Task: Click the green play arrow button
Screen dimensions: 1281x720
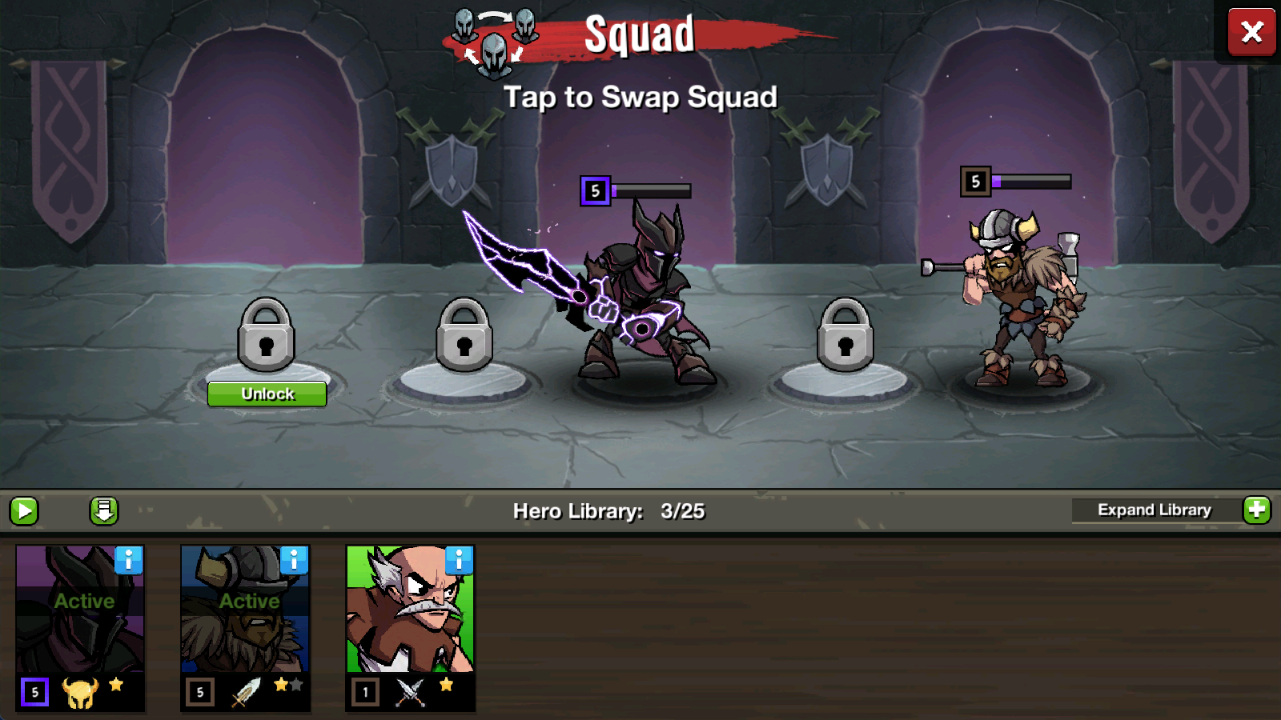Action: click(24, 511)
